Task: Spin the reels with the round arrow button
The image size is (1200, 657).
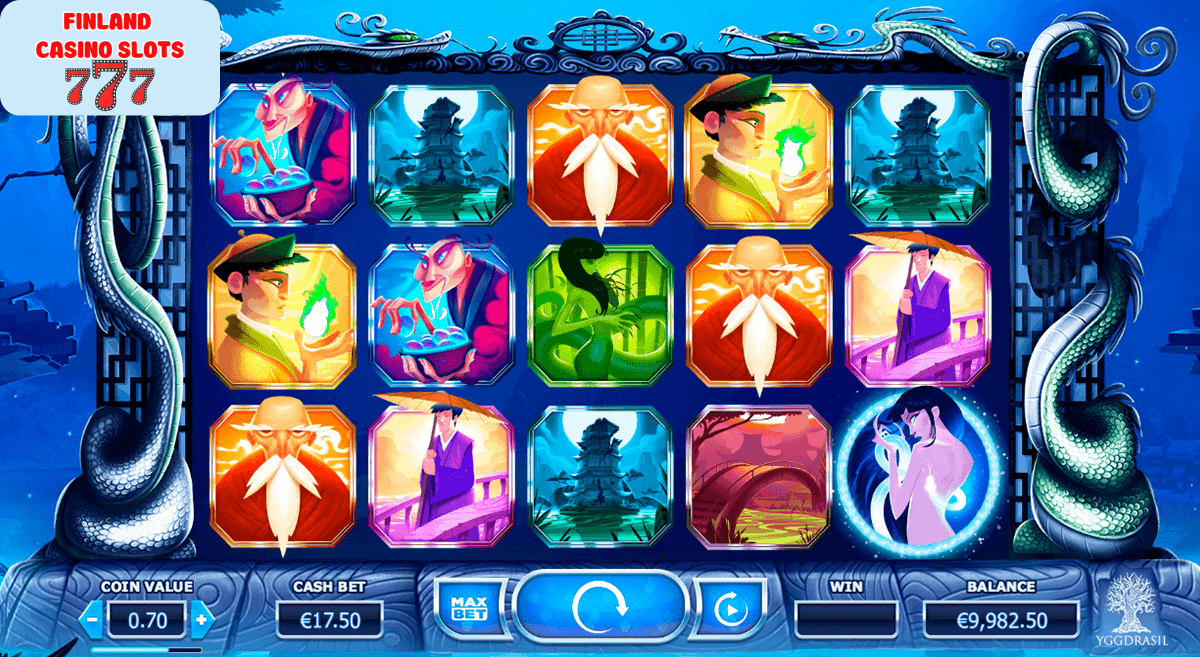Action: pyautogui.click(x=600, y=606)
